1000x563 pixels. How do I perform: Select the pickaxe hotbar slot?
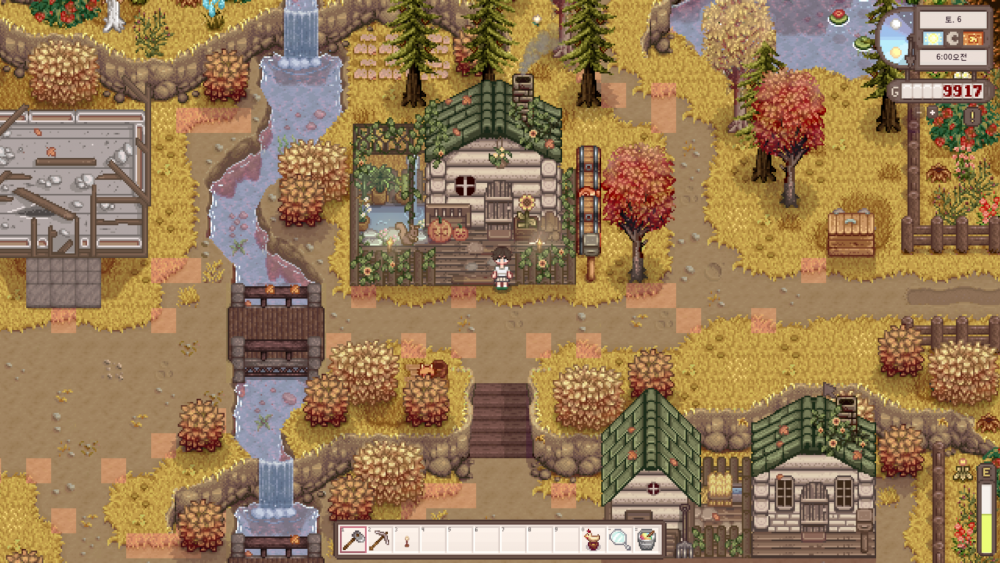click(x=381, y=539)
